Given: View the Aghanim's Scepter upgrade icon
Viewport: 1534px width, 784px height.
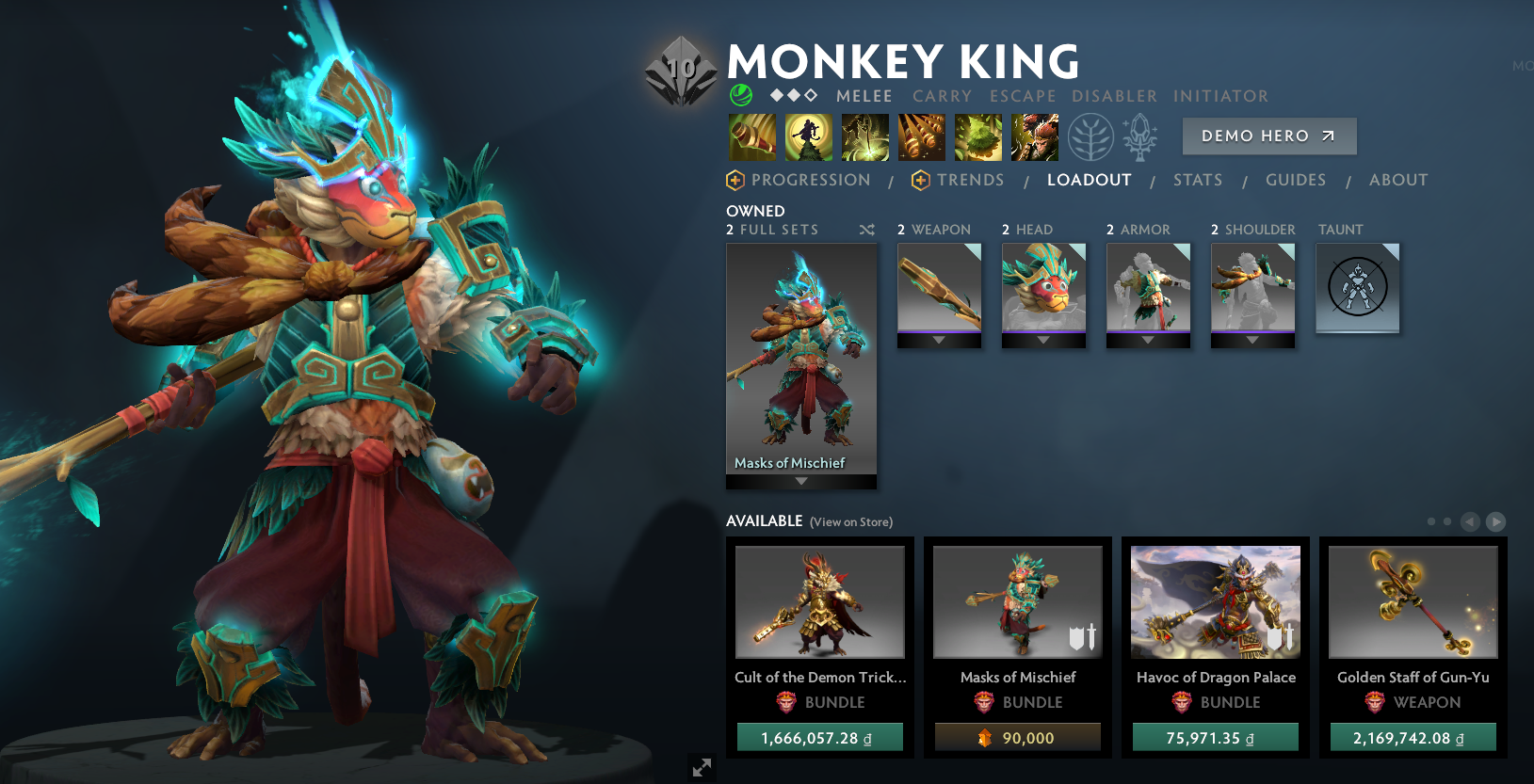Looking at the screenshot, I should 1138,136.
